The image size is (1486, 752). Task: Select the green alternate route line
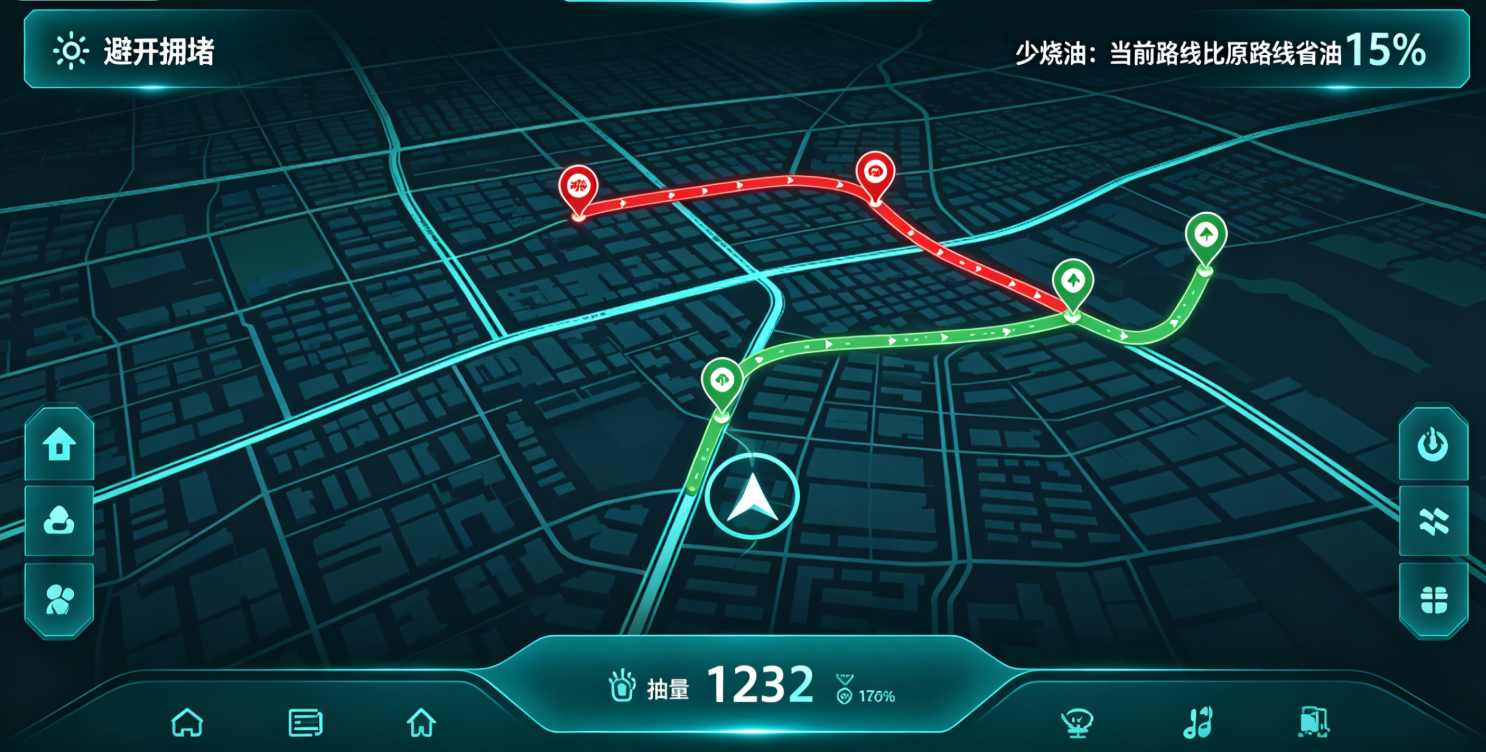click(x=900, y=340)
